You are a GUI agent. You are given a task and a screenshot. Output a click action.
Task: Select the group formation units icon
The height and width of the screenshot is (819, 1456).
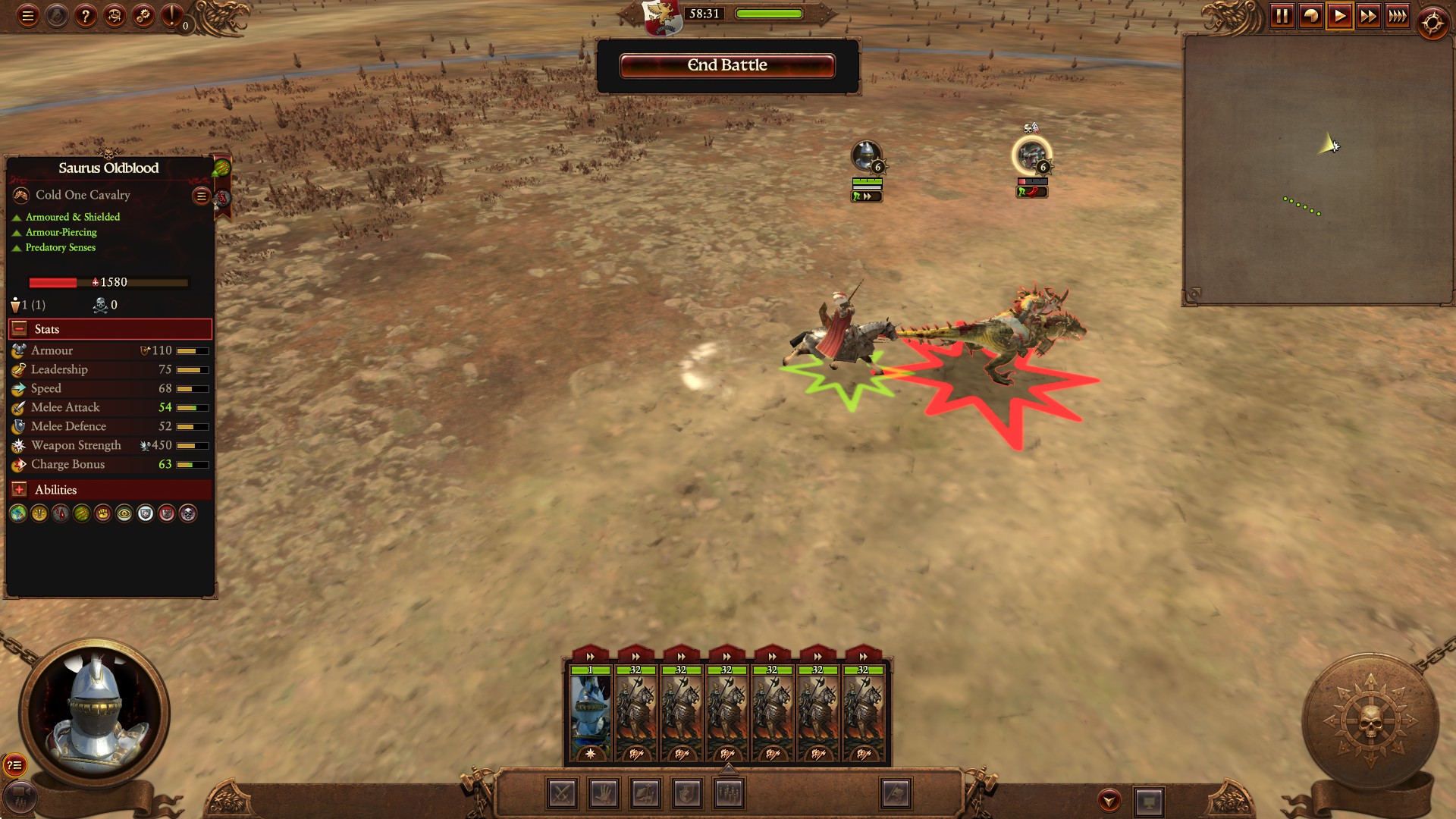click(x=730, y=794)
